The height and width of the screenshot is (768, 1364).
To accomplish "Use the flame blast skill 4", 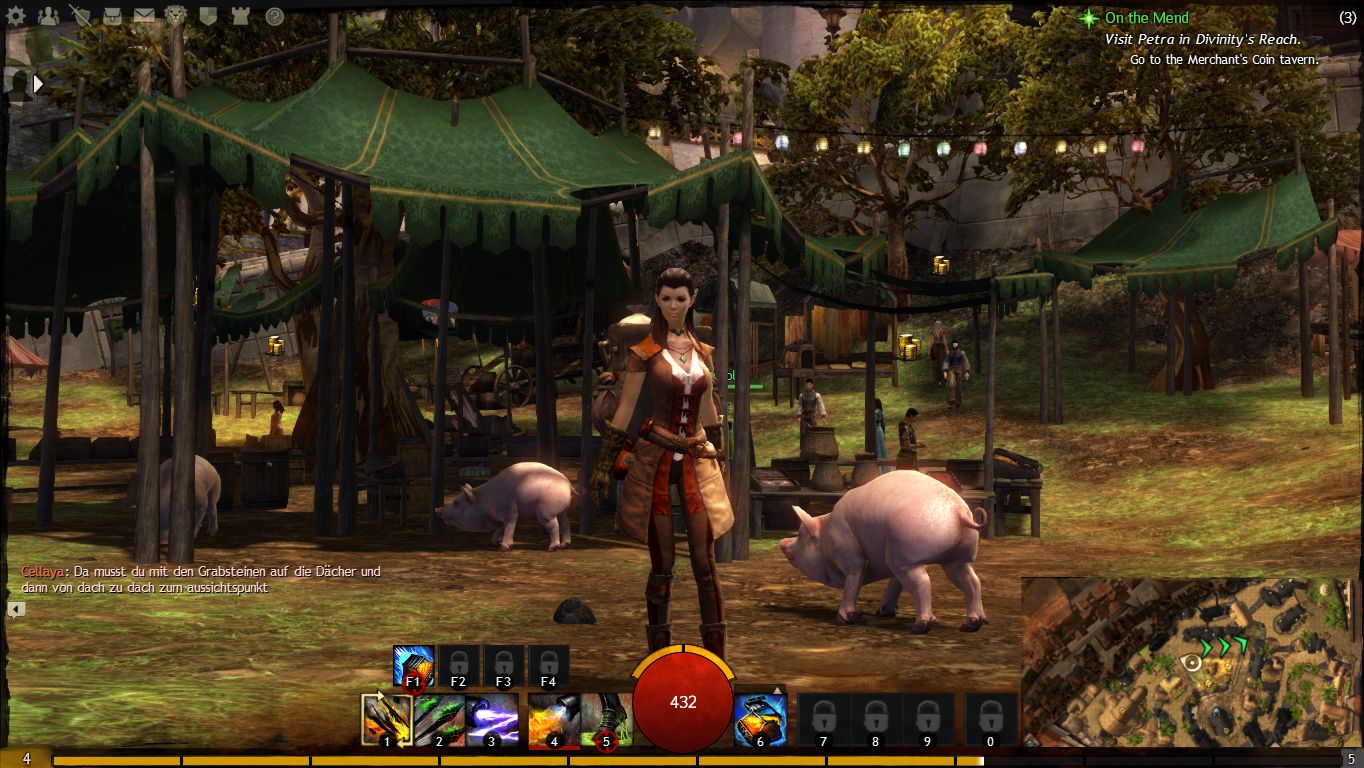I will (x=553, y=720).
